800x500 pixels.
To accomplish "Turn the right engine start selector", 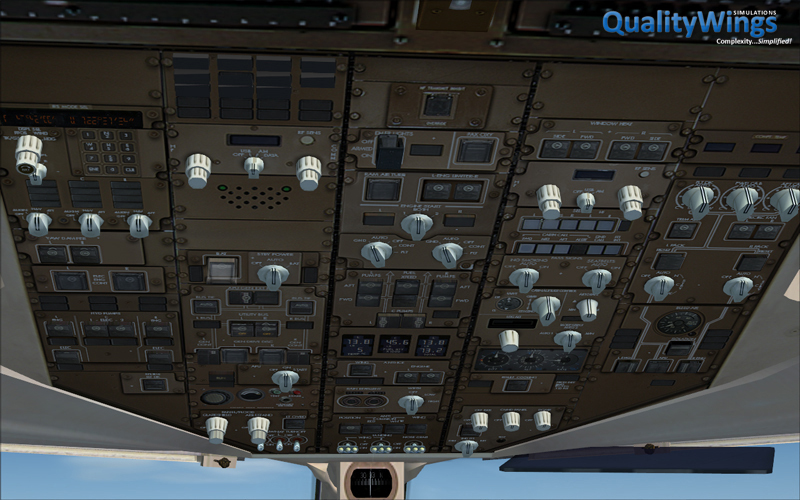I will coord(446,253).
